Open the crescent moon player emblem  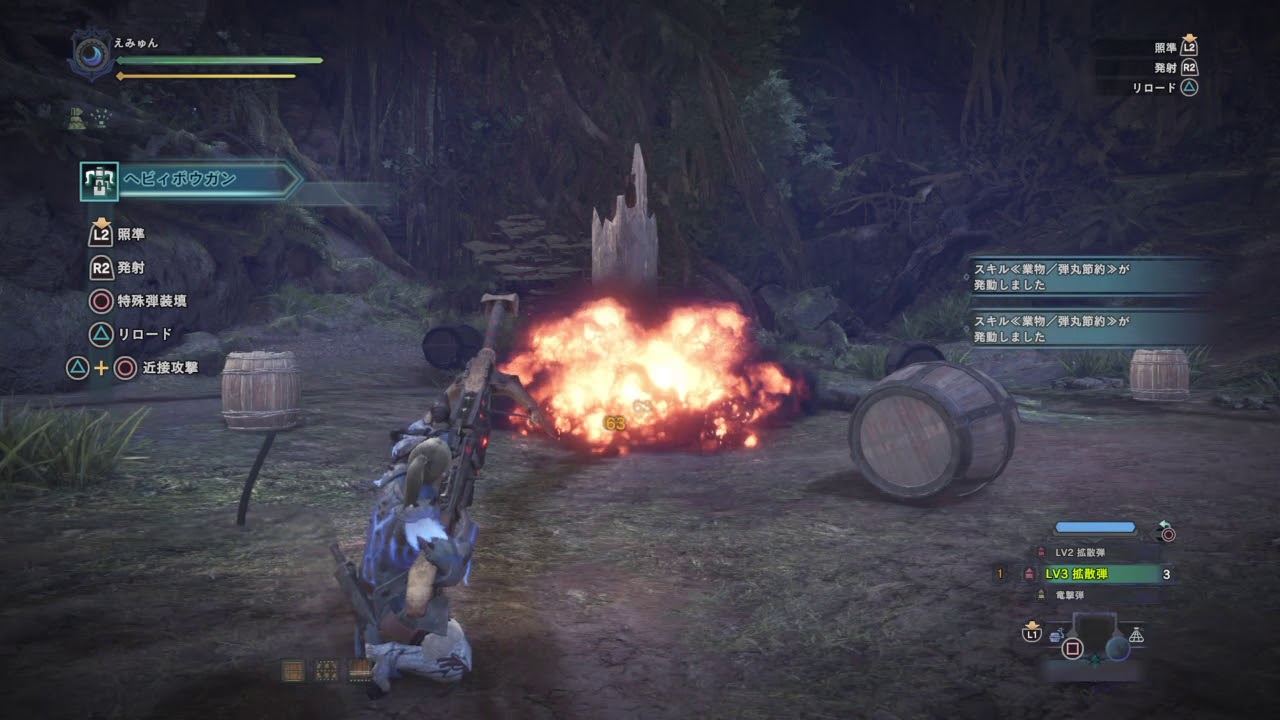(90, 54)
